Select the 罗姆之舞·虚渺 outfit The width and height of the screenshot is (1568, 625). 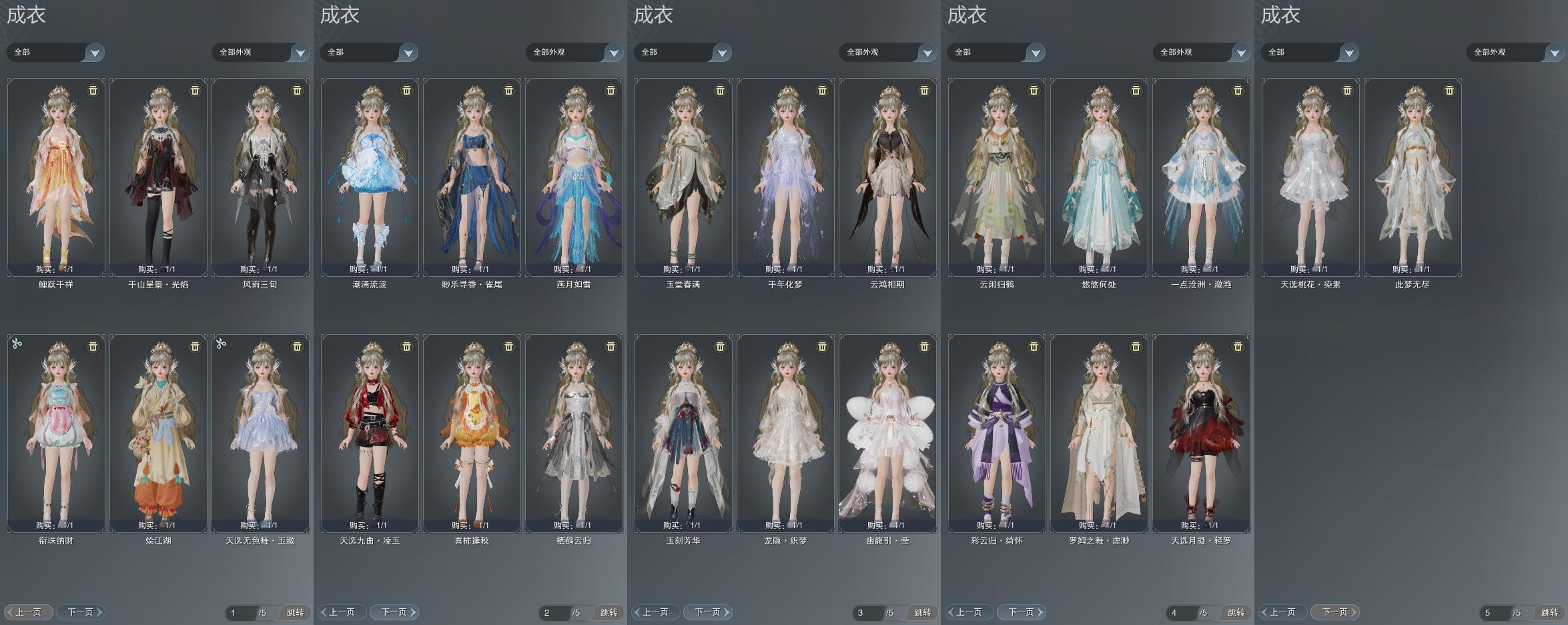click(x=1099, y=434)
